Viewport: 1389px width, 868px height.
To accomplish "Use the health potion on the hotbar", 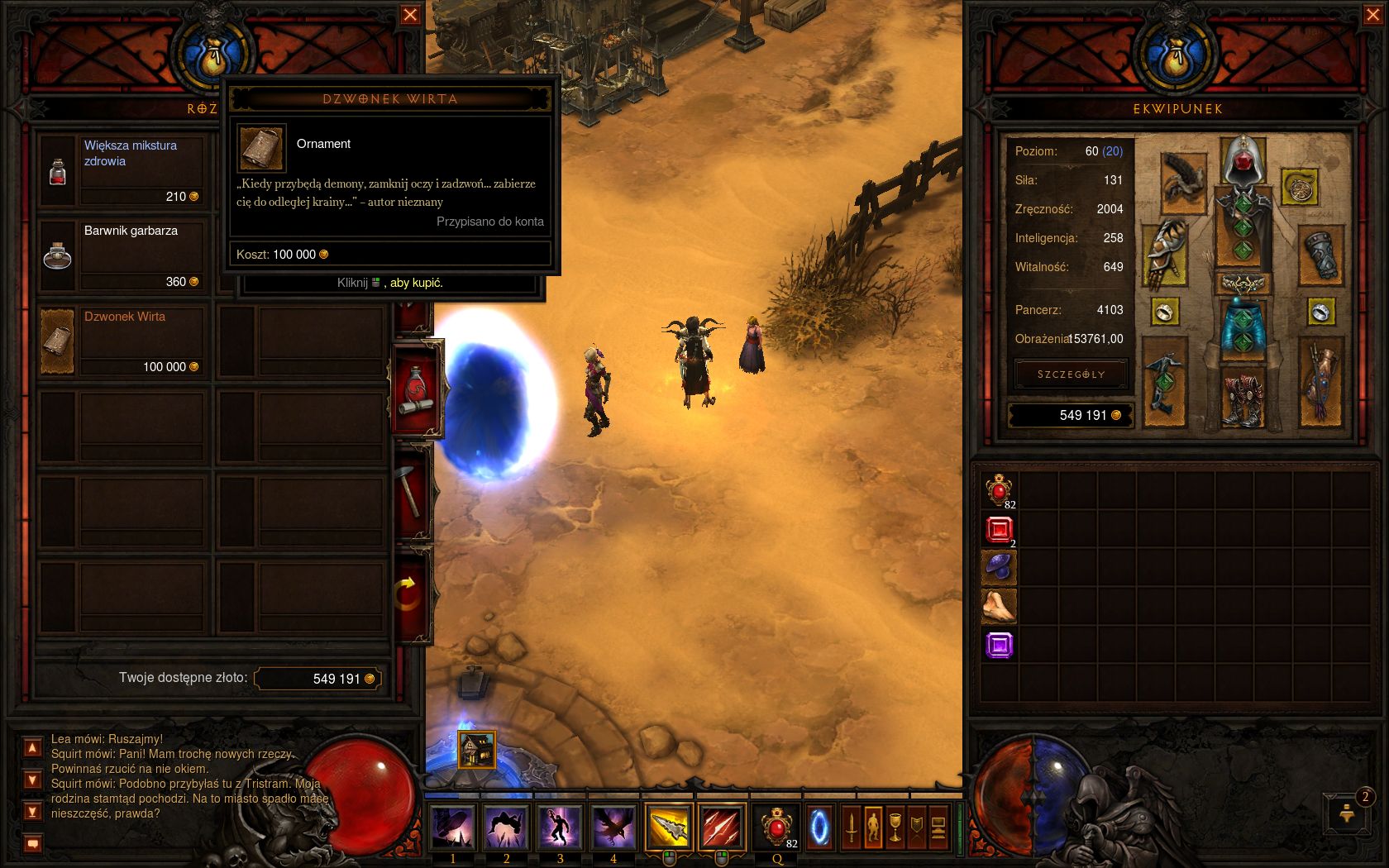I will pos(776,827).
